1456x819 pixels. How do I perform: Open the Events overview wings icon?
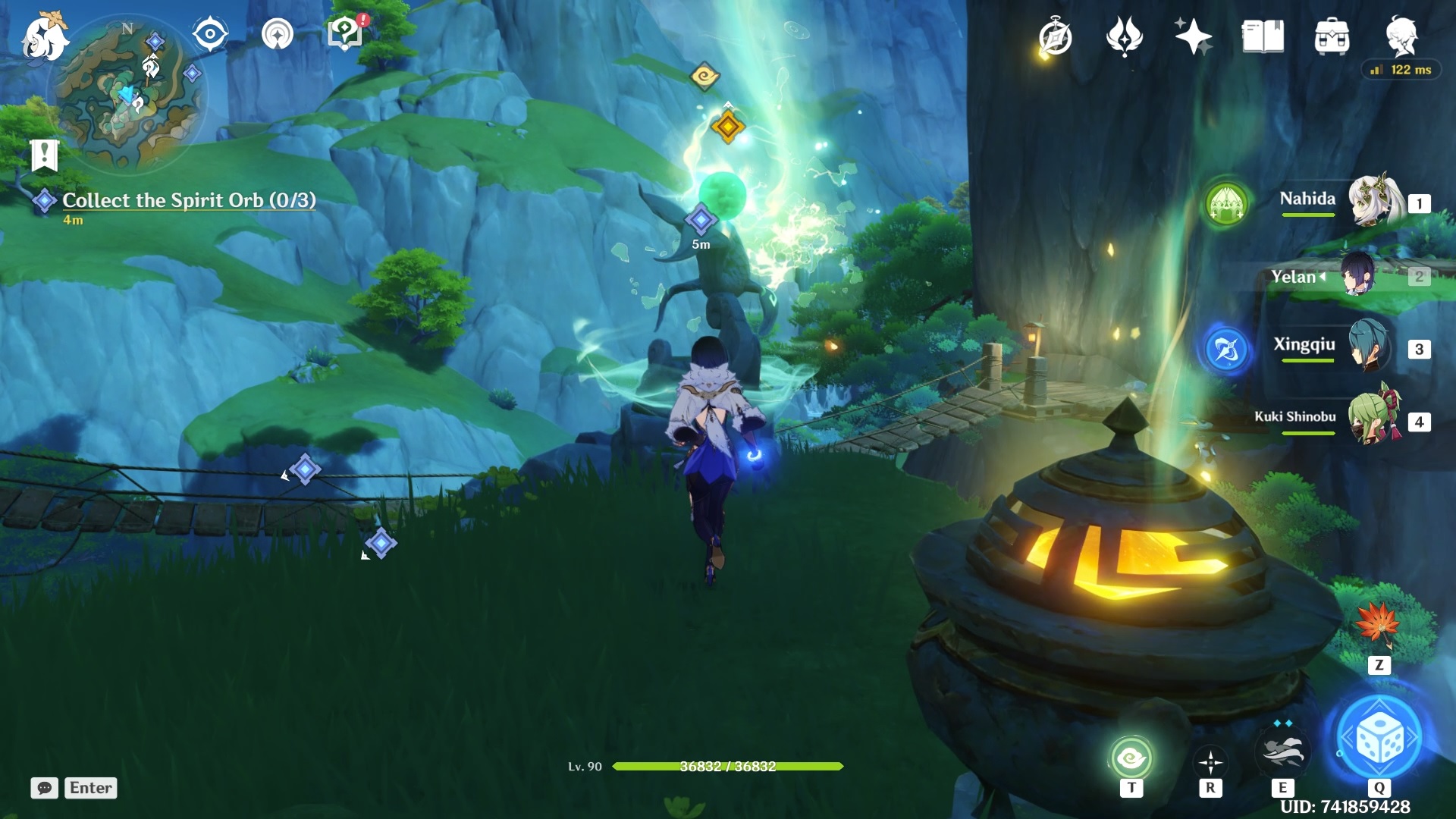[1125, 36]
